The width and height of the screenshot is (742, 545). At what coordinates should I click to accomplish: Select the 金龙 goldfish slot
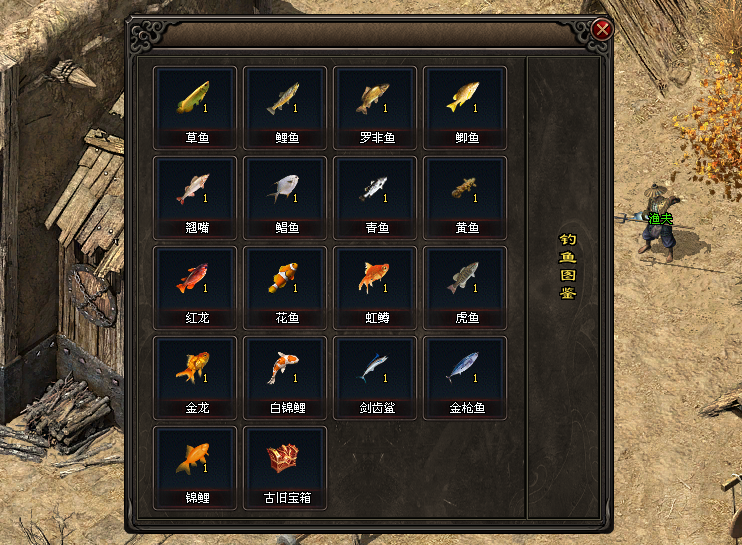pyautogui.click(x=195, y=370)
